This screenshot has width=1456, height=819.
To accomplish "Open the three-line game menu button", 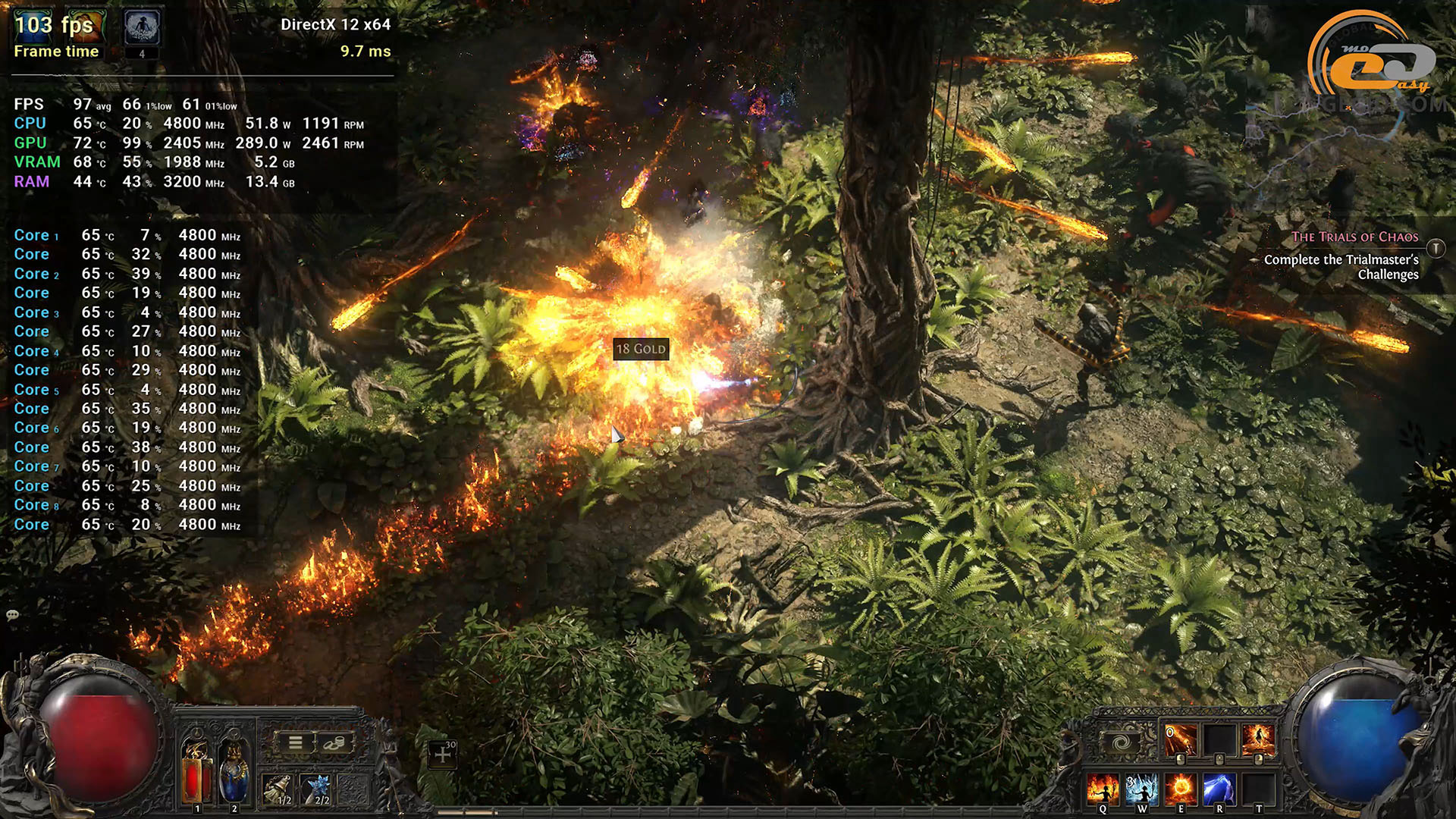I will pyautogui.click(x=296, y=742).
